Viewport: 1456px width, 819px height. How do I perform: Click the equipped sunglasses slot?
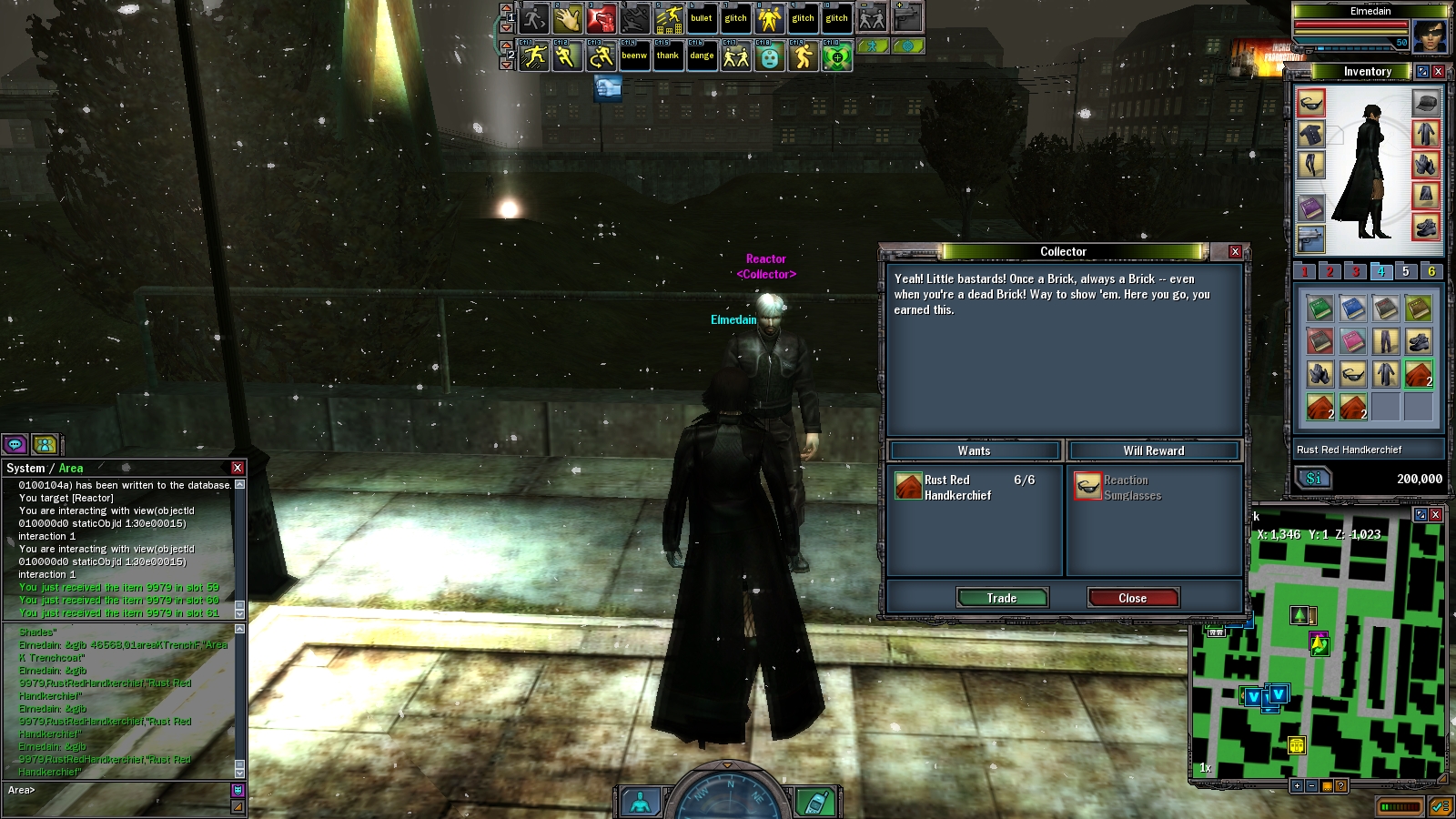pos(1310,103)
